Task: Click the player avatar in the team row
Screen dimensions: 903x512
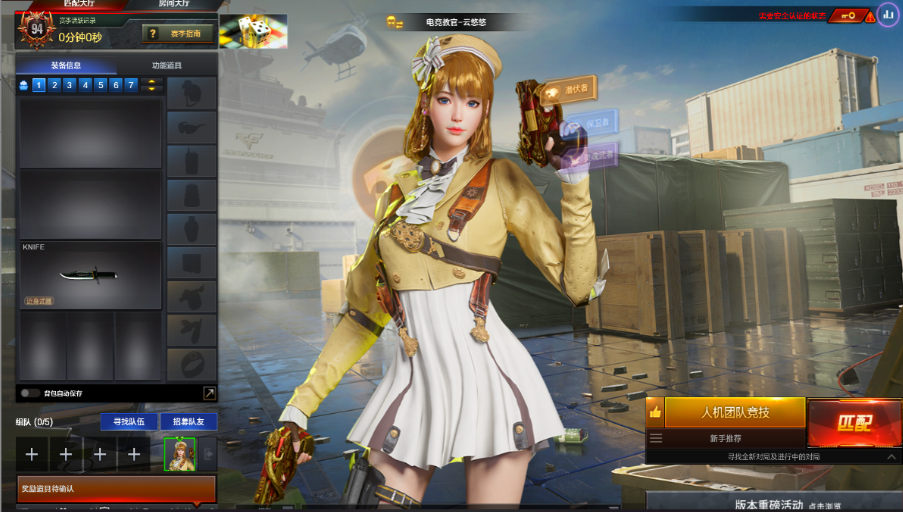Action: coord(179,454)
